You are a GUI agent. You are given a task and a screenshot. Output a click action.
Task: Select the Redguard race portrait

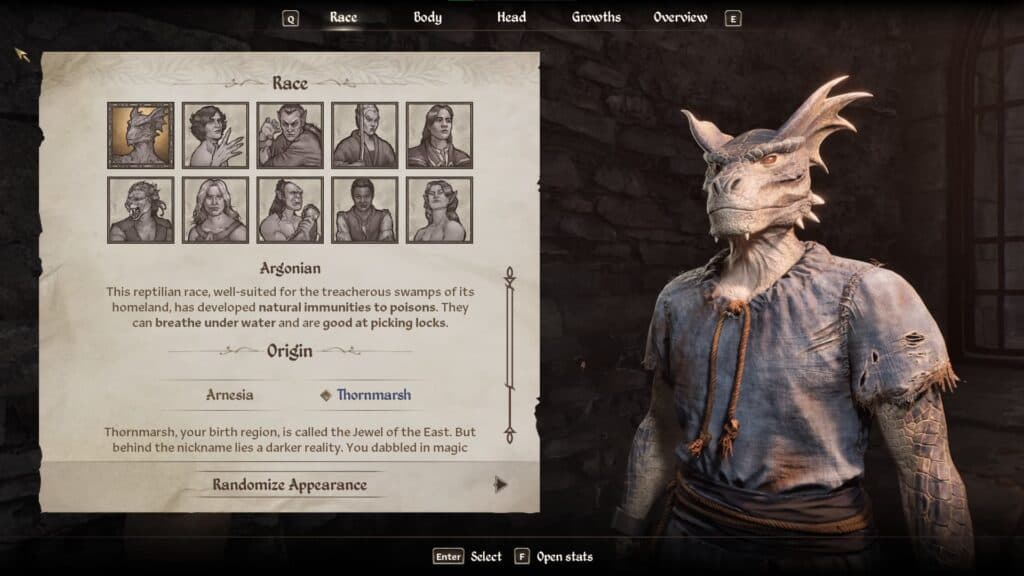[365, 210]
